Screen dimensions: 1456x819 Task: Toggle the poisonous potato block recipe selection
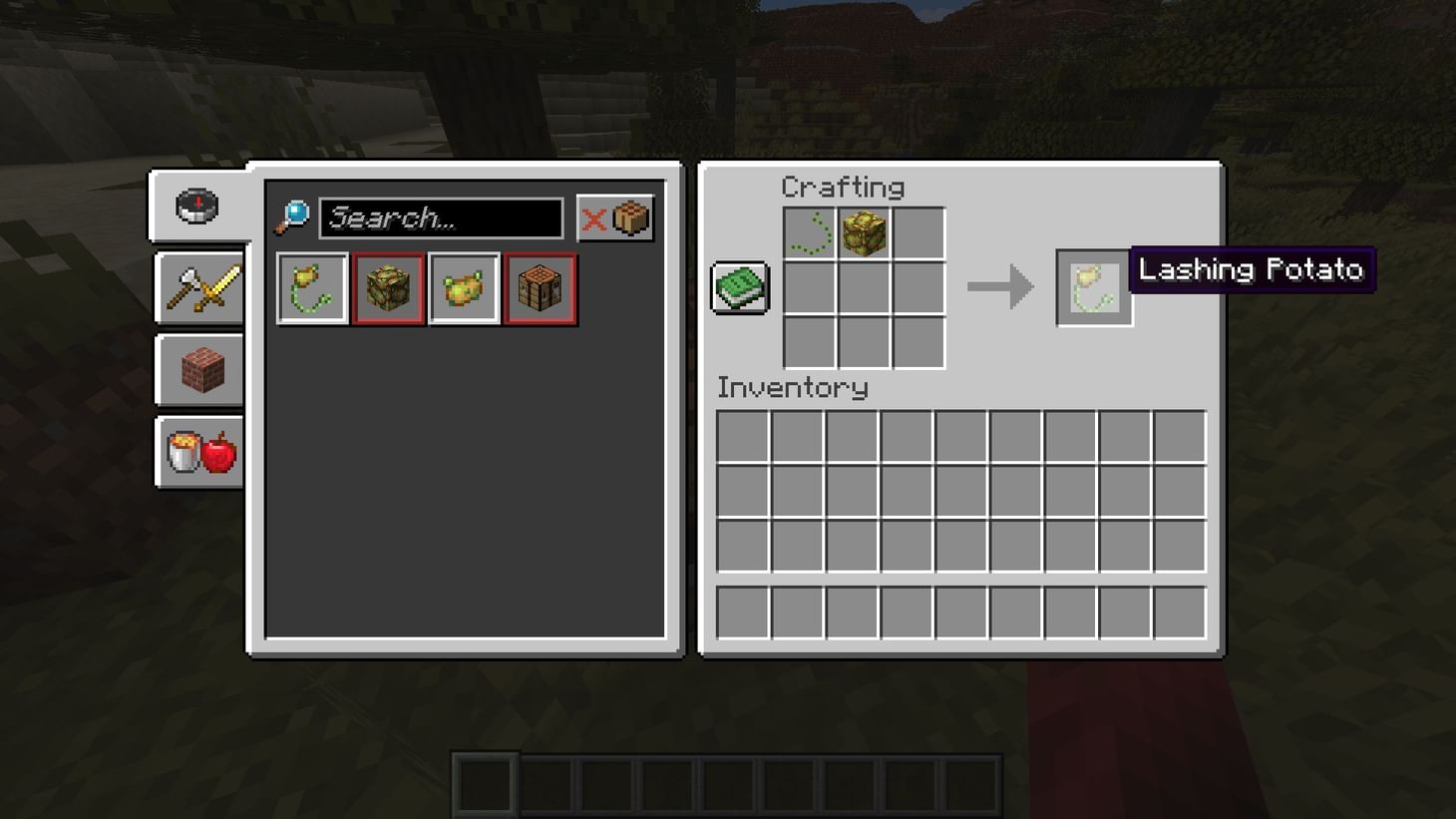[388, 288]
